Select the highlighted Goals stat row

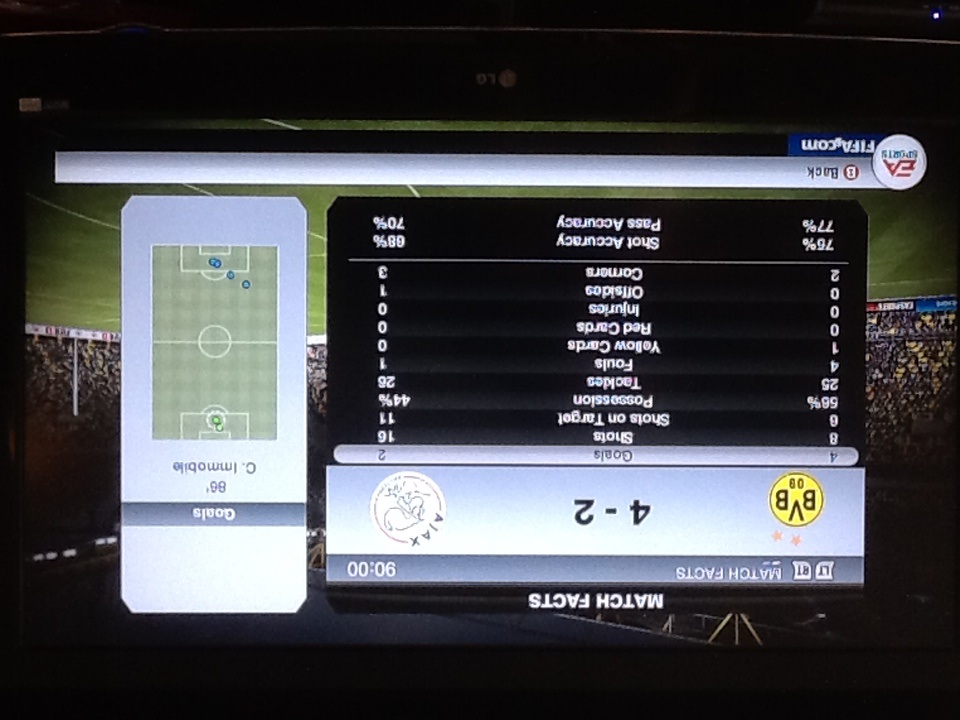coord(595,455)
